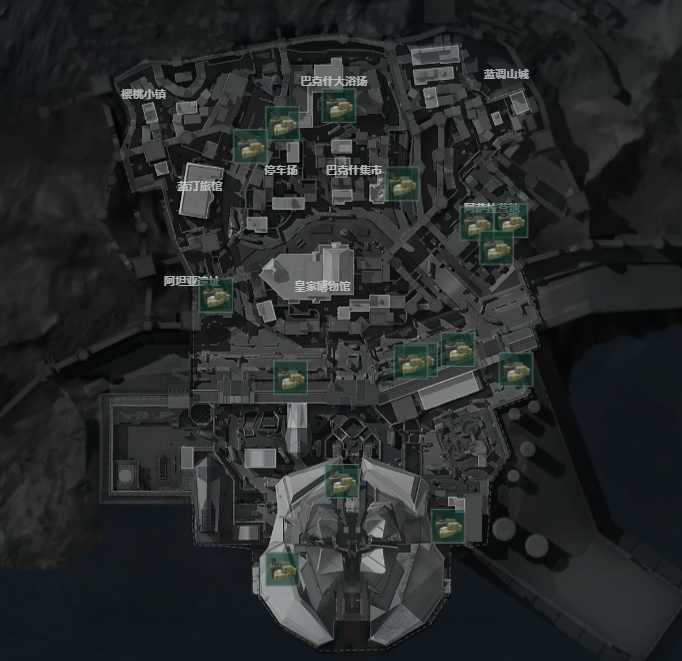Image resolution: width=682 pixels, height=661 pixels.
Task: Choose the crate marker overlapping the 阿坦亚 label
Action: point(215,296)
